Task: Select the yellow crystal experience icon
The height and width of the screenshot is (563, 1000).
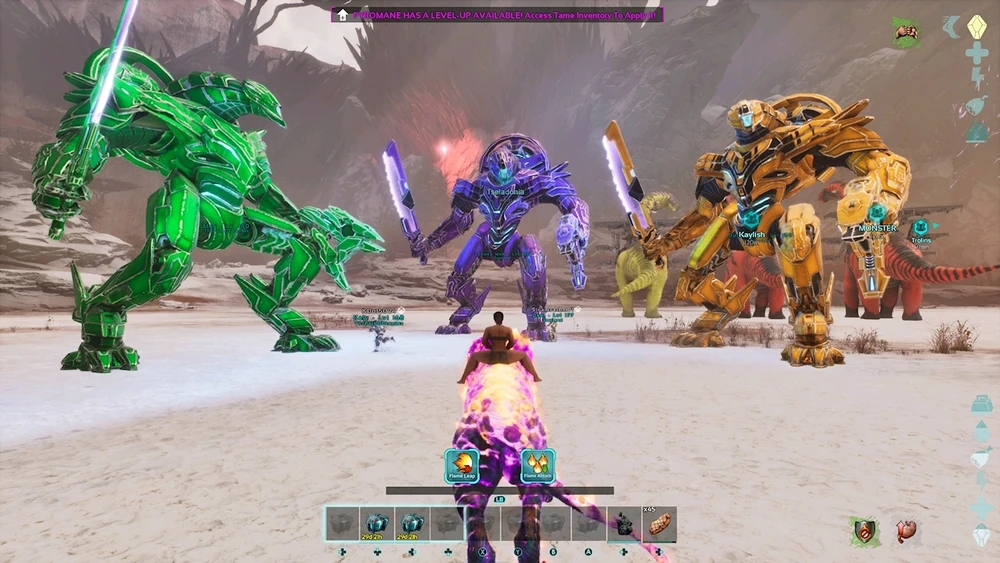Action: coord(977,26)
